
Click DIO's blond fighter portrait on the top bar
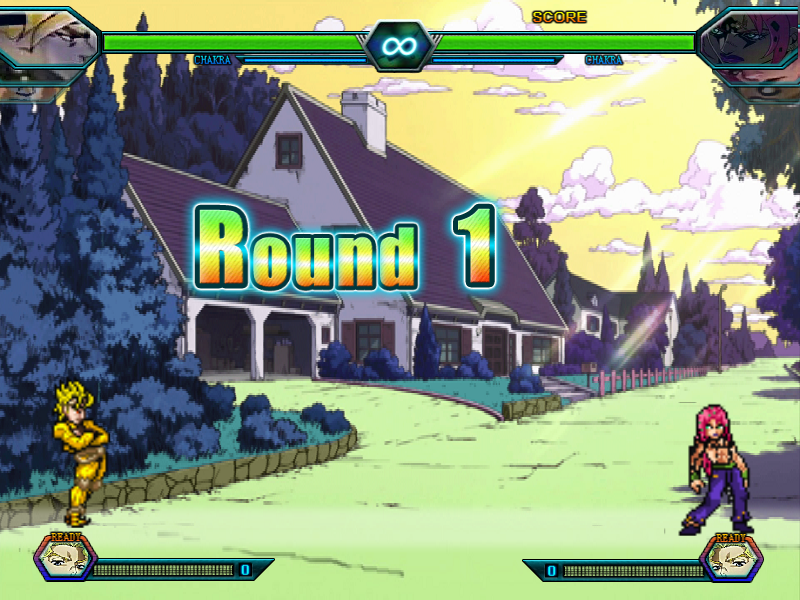45,45
